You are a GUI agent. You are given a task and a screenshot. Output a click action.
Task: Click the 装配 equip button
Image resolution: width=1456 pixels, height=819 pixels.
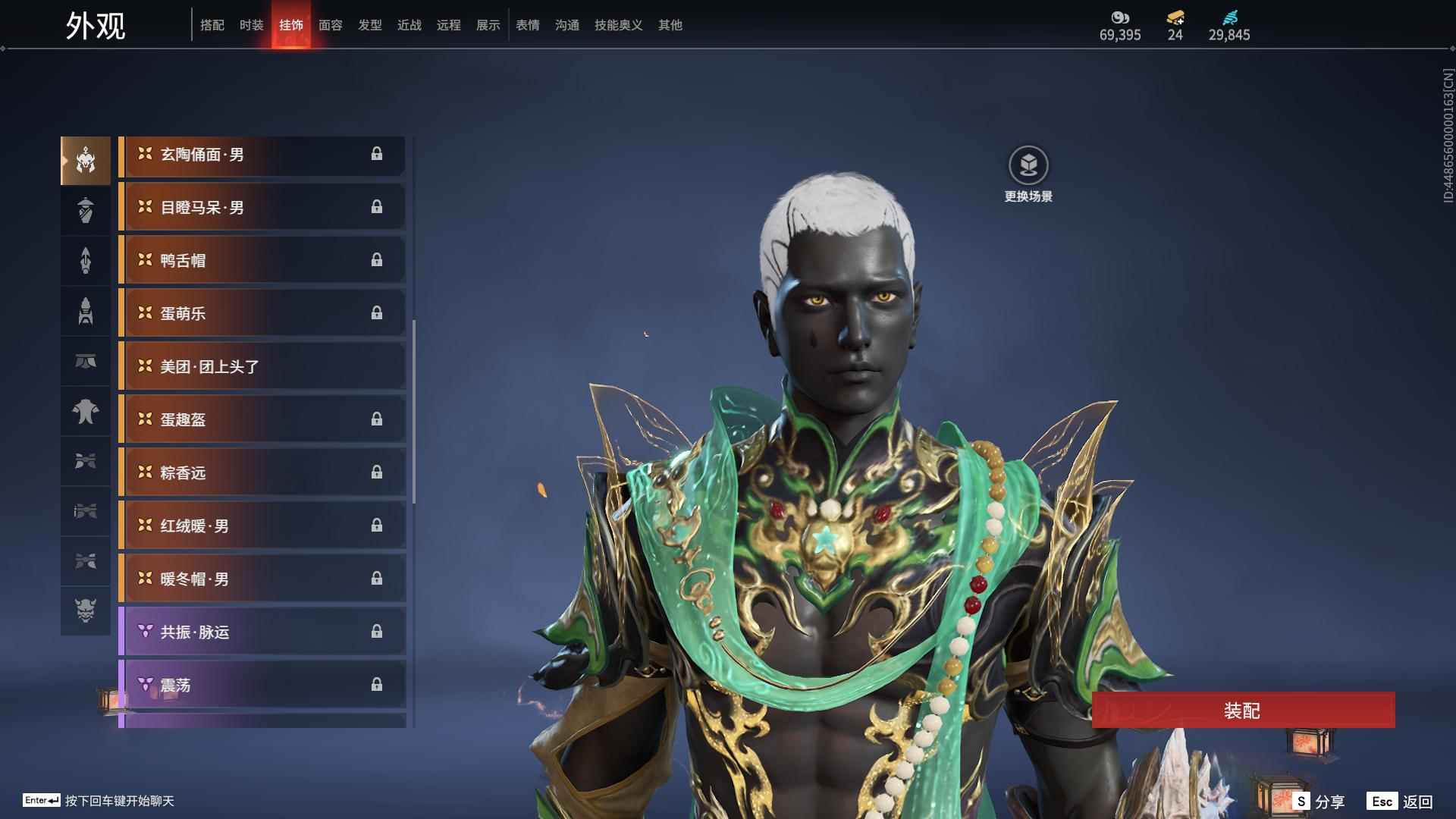click(x=1242, y=711)
